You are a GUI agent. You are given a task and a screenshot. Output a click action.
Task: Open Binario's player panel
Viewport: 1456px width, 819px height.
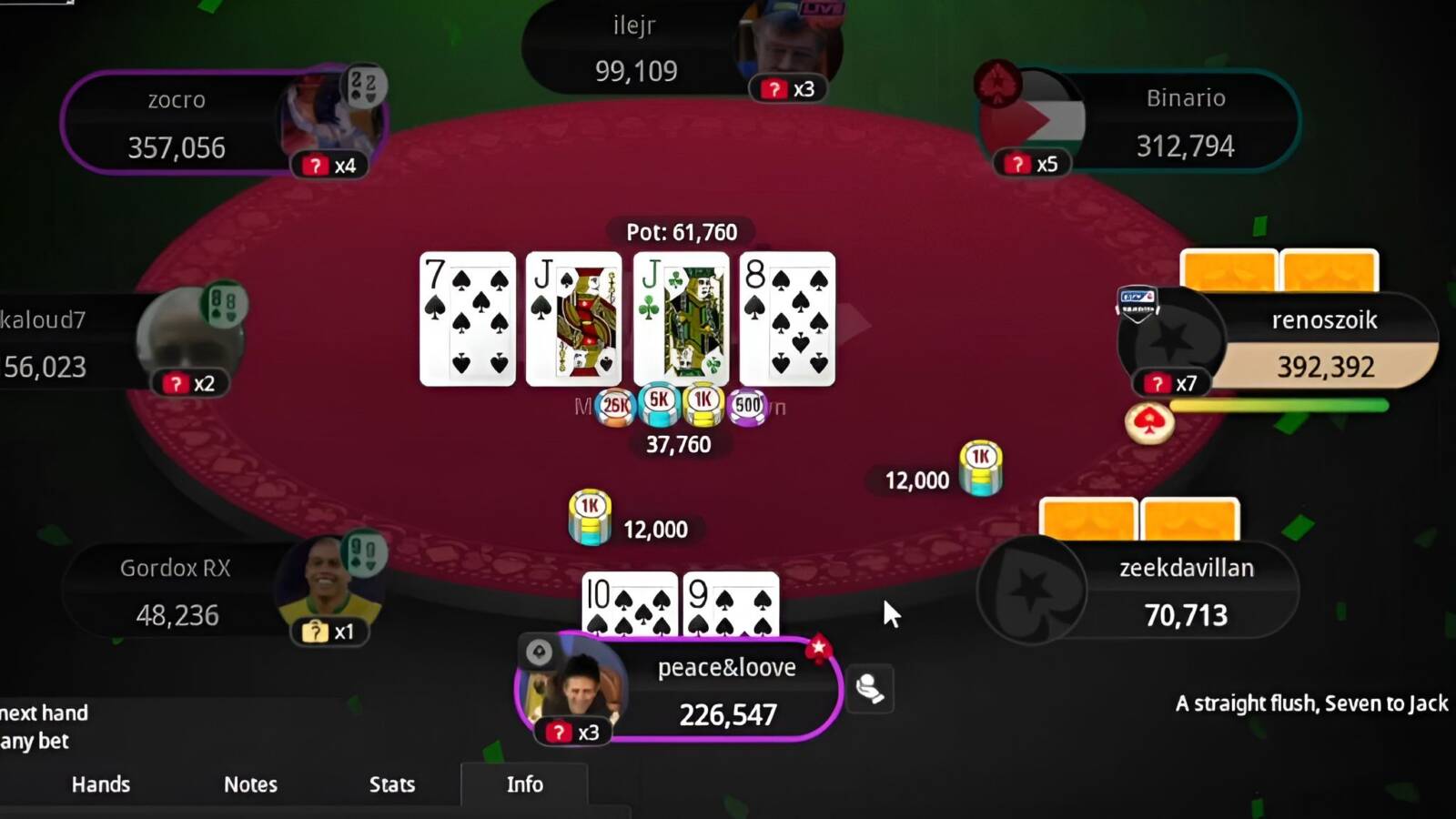(x=1185, y=122)
